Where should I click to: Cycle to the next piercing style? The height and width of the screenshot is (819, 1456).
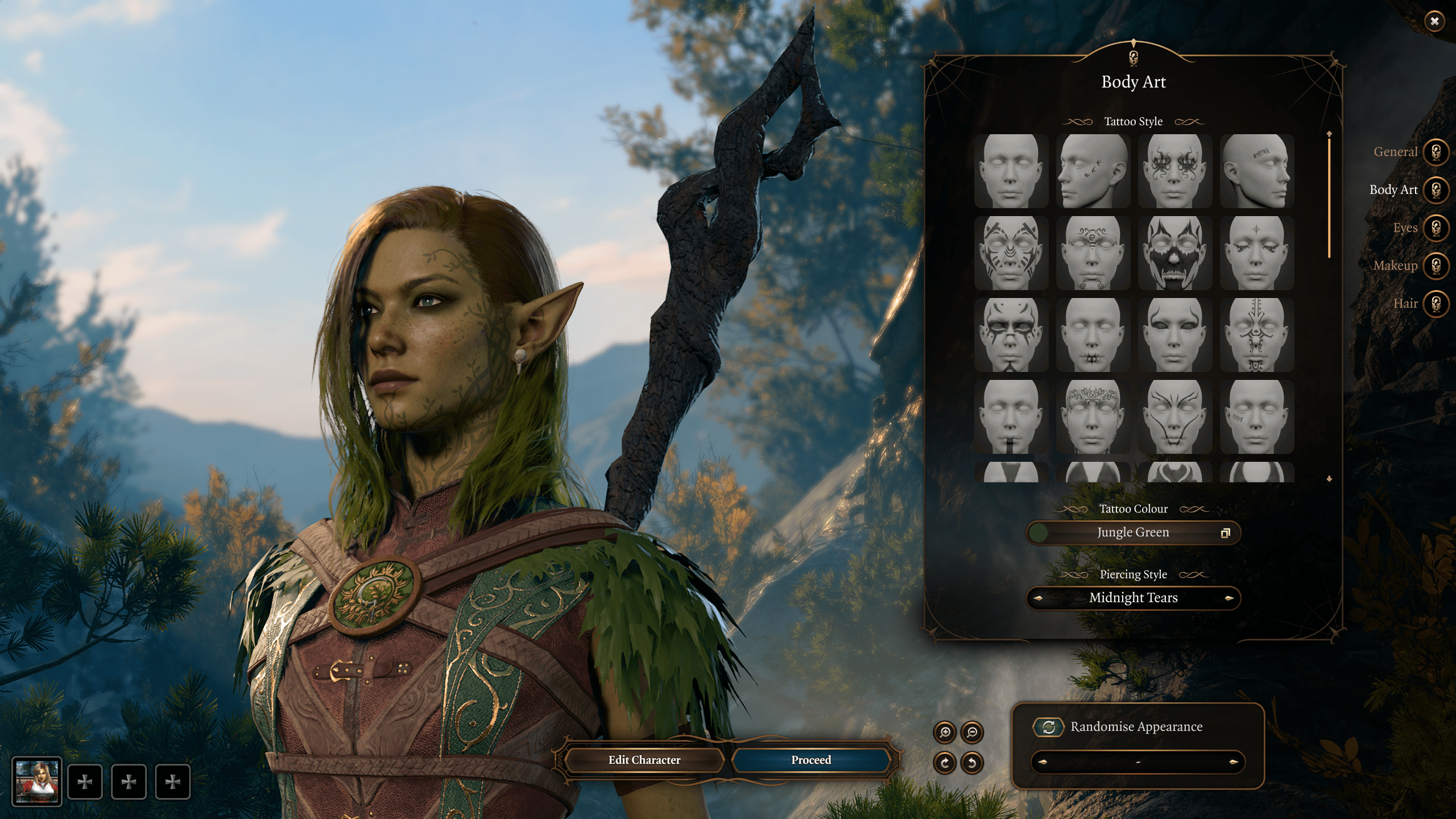coord(1228,598)
